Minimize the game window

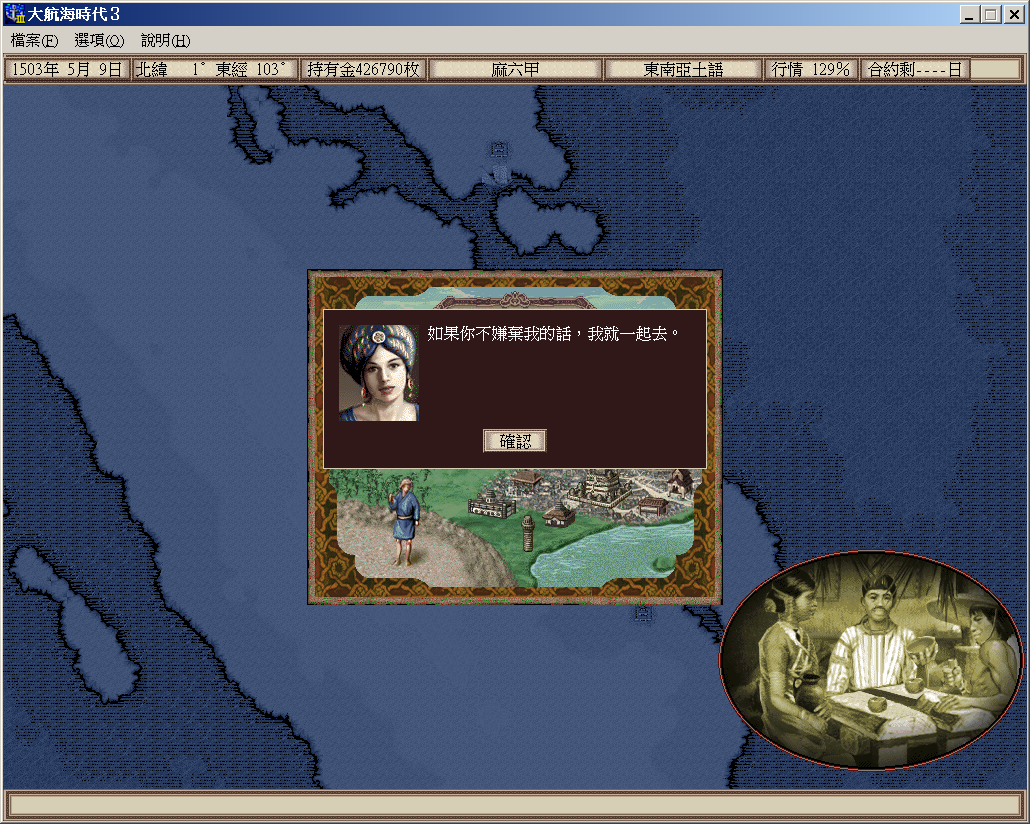tap(970, 15)
